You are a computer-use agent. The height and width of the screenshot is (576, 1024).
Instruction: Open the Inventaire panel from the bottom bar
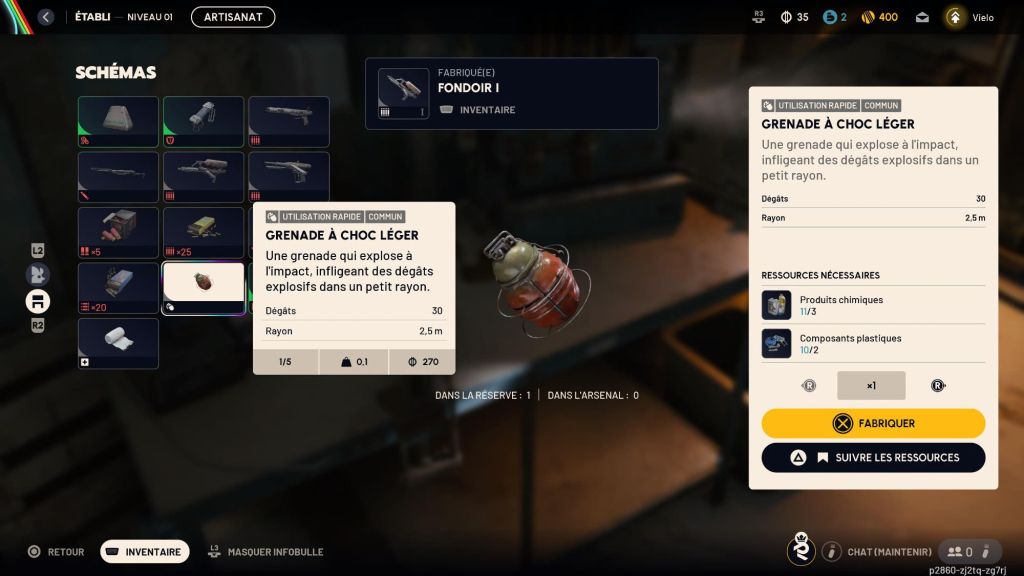(145, 552)
